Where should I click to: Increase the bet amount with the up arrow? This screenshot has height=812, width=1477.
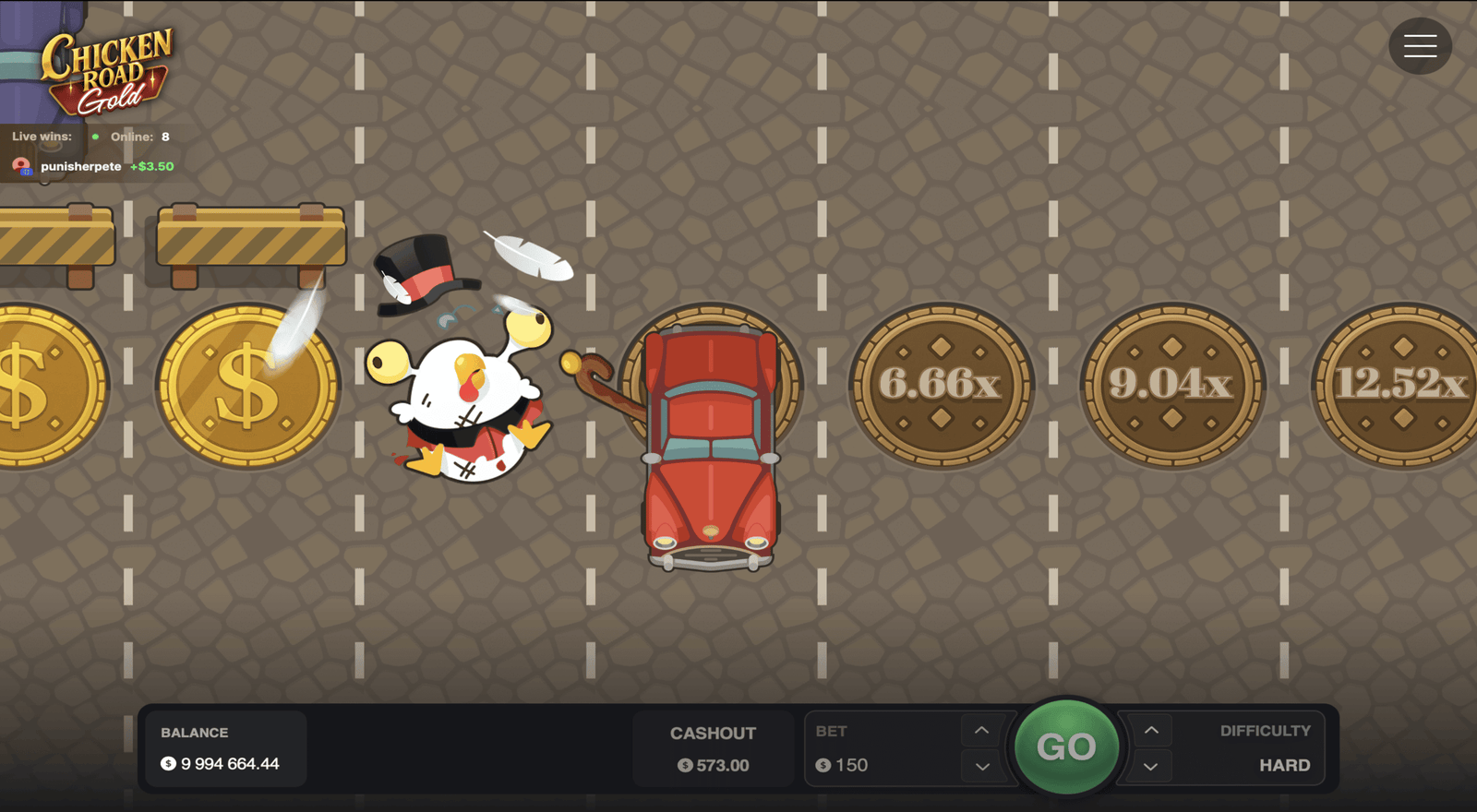tap(981, 730)
